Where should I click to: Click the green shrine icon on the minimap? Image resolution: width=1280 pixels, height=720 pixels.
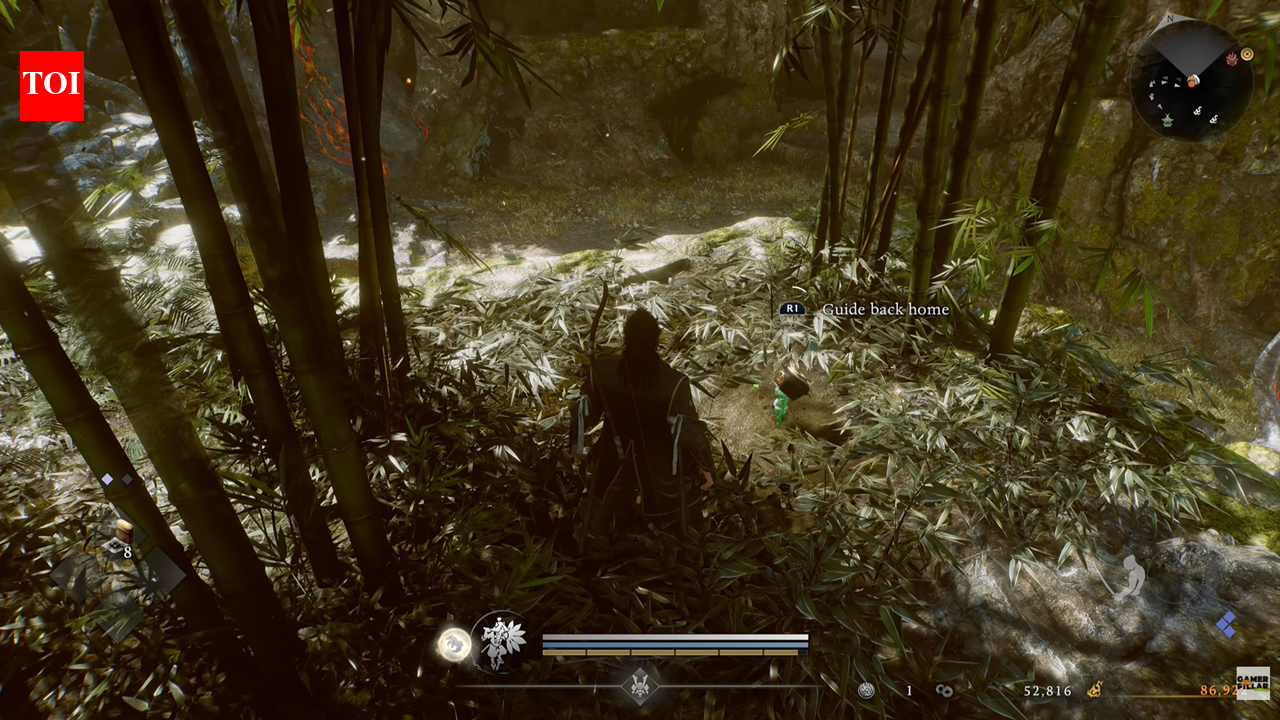coord(1168,122)
